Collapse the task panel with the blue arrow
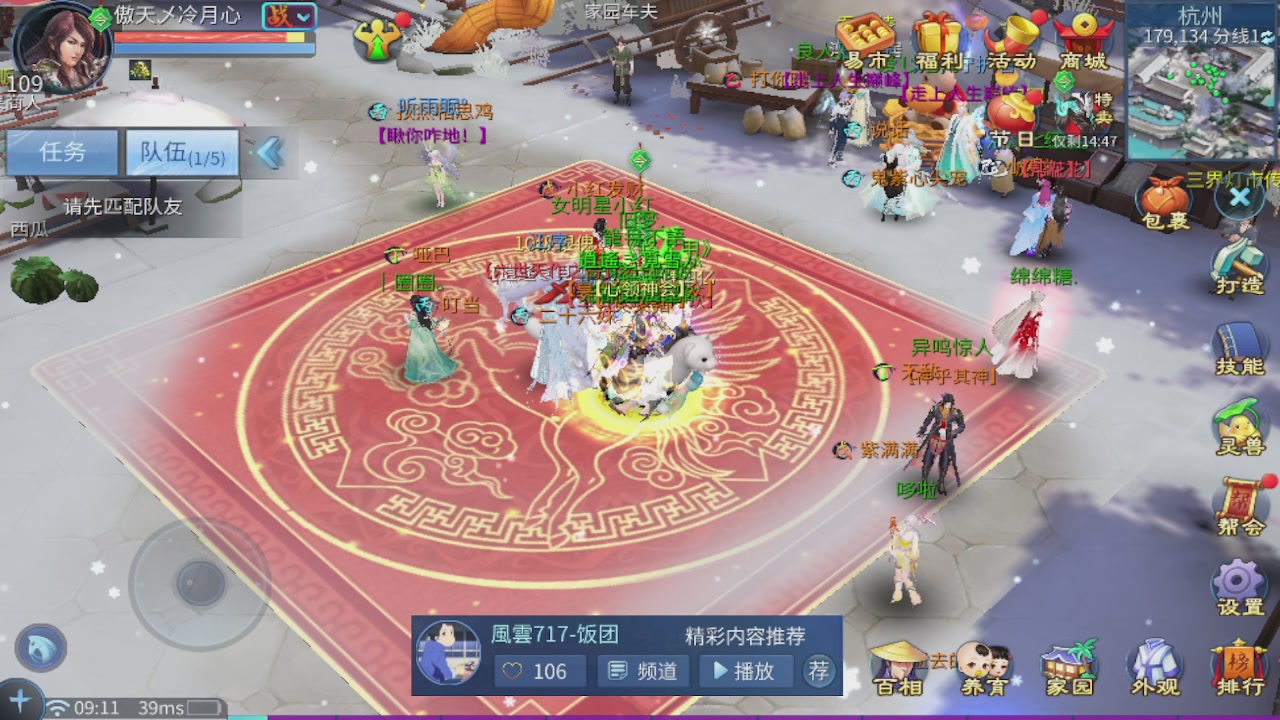 268,152
